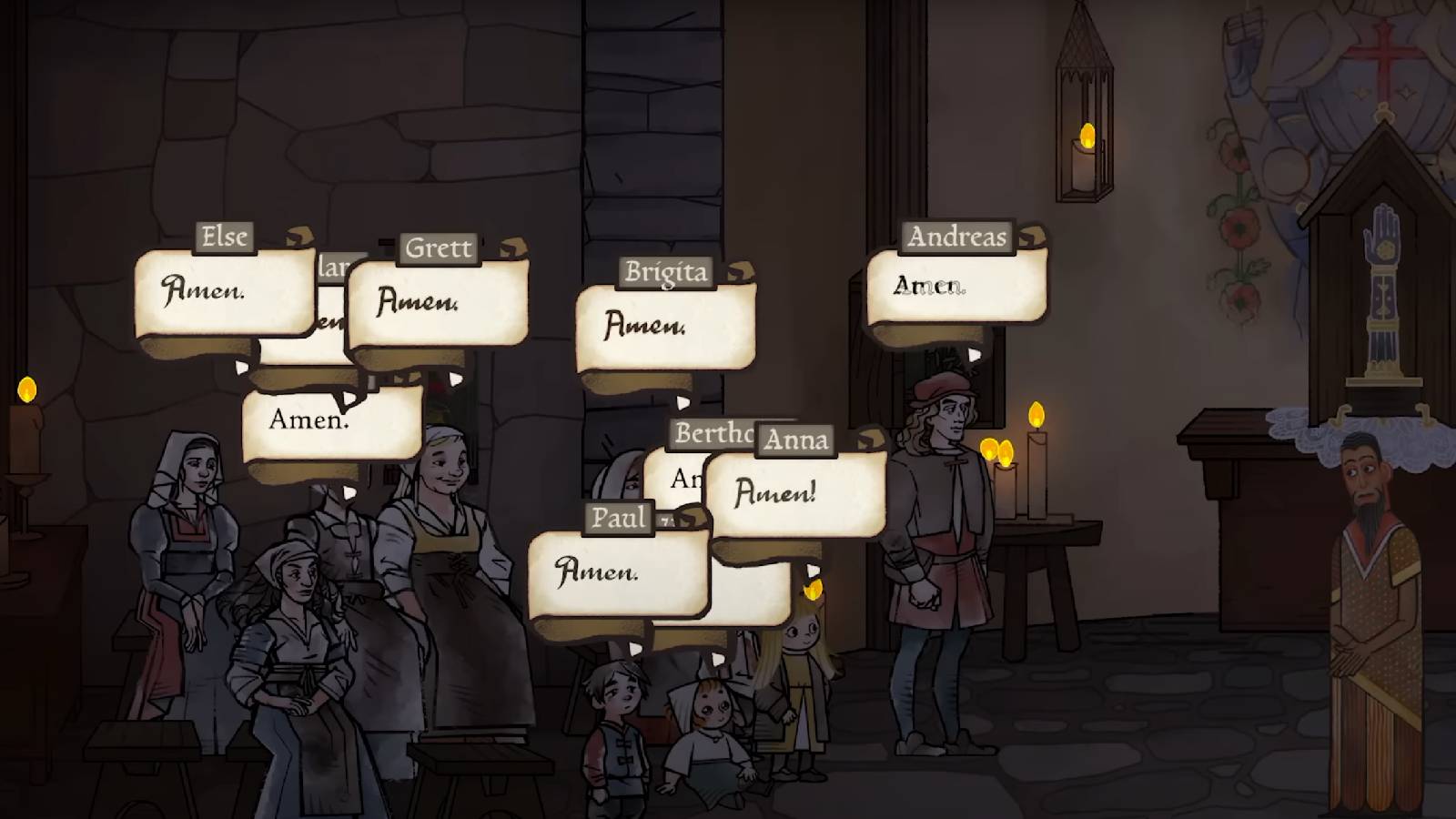Image resolution: width=1456 pixels, height=819 pixels.
Task: Select the name tag labeled Grett
Action: click(x=440, y=248)
